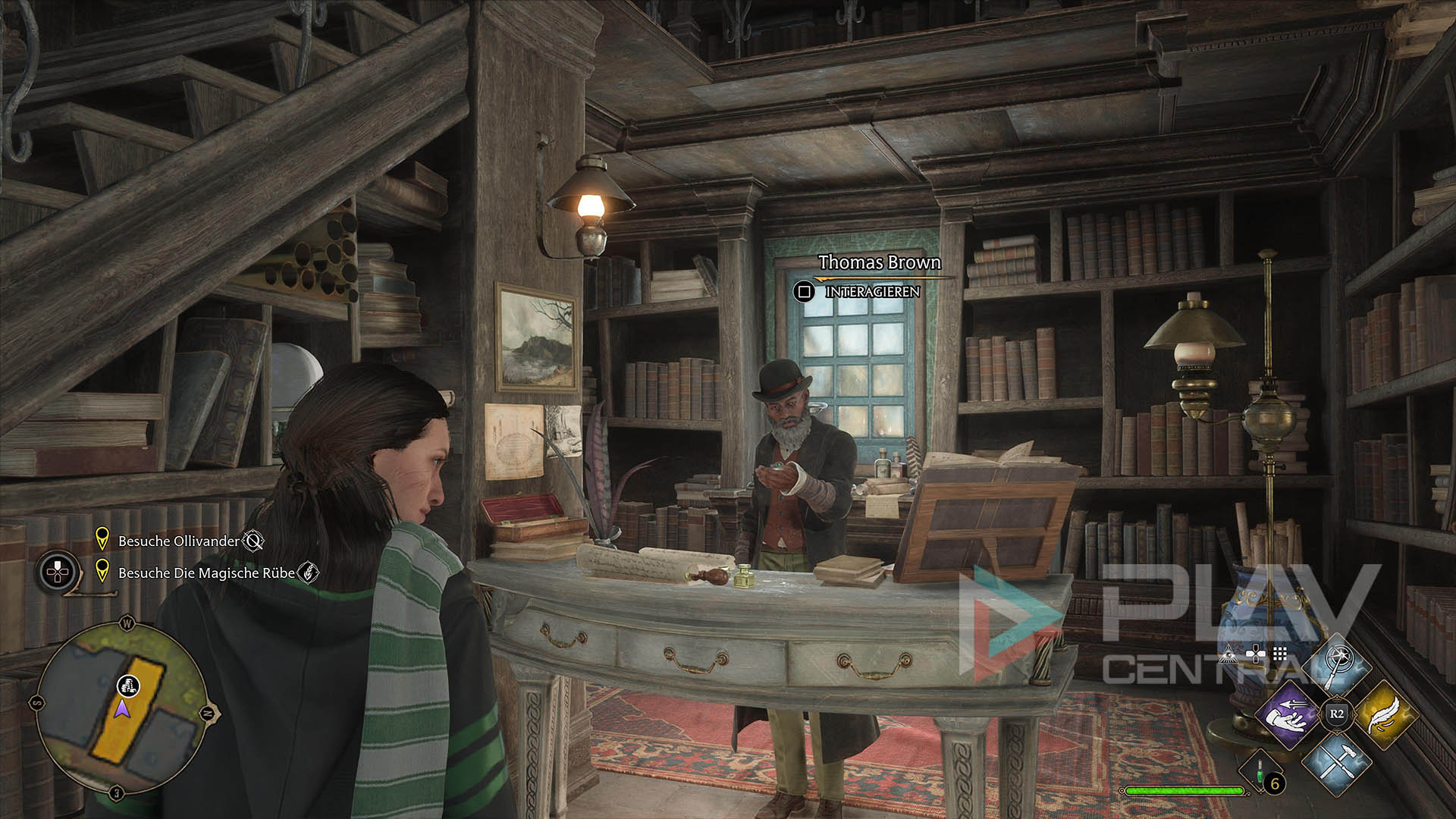1456x819 pixels.
Task: Open the circular minimap
Action: pyautogui.click(x=121, y=708)
